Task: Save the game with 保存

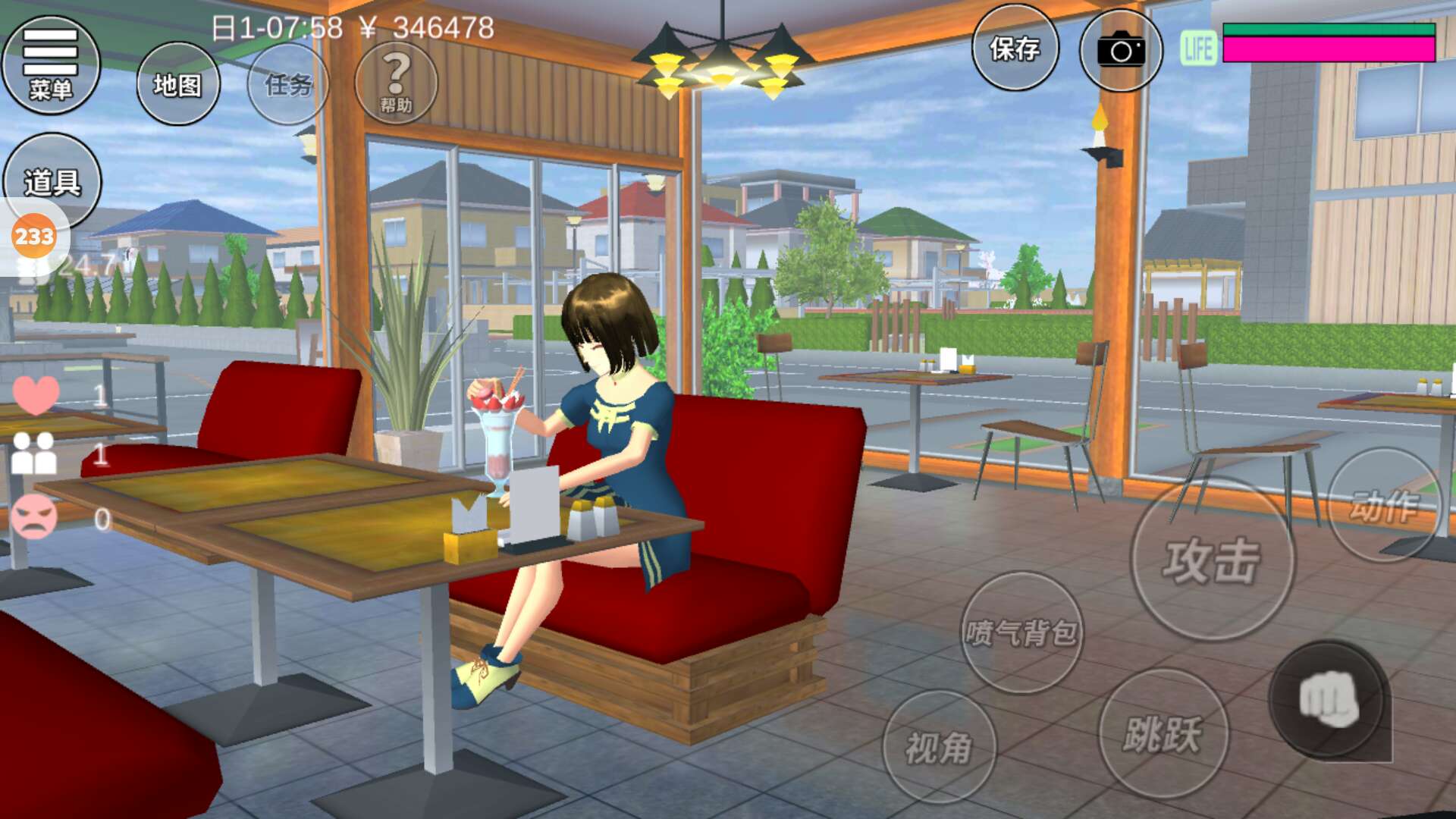Action: tap(1015, 49)
